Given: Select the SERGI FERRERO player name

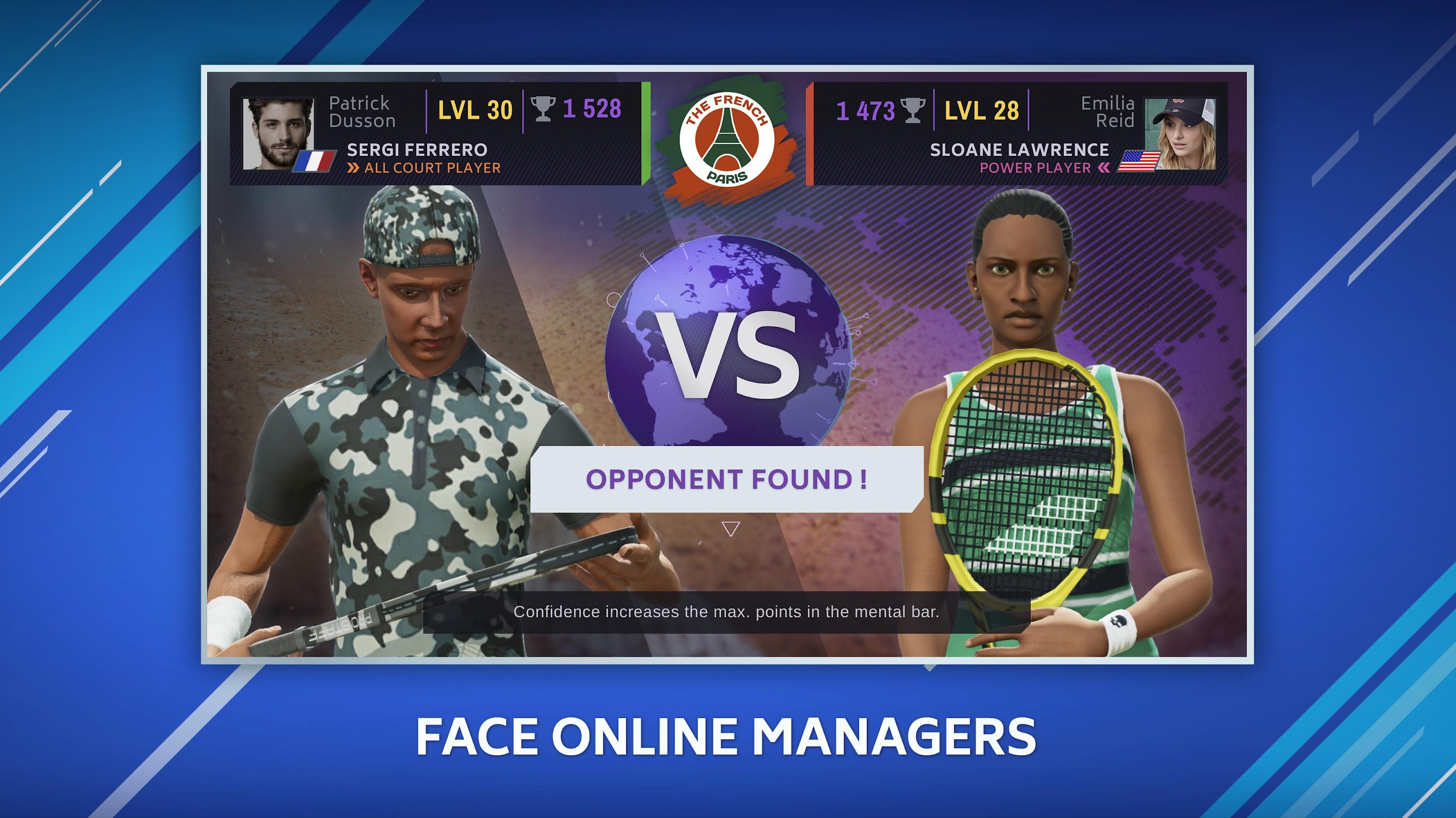Looking at the screenshot, I should click(416, 150).
